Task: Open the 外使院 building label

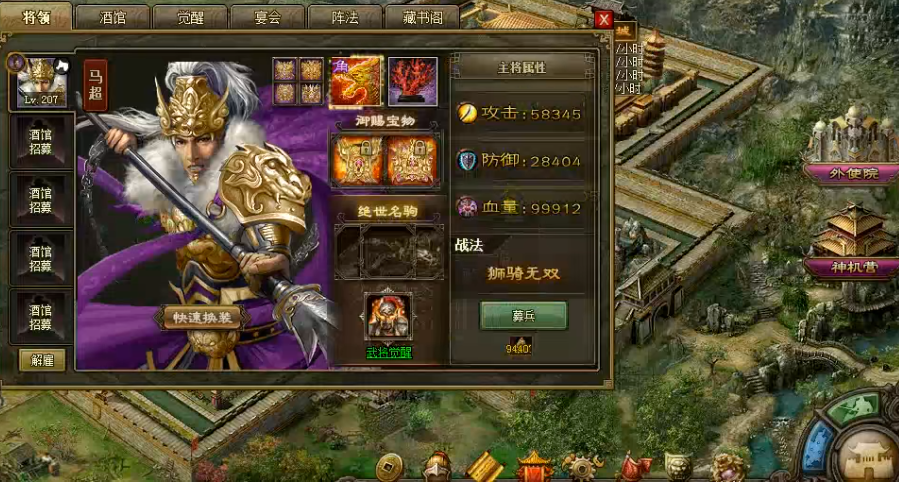Action: [853, 172]
